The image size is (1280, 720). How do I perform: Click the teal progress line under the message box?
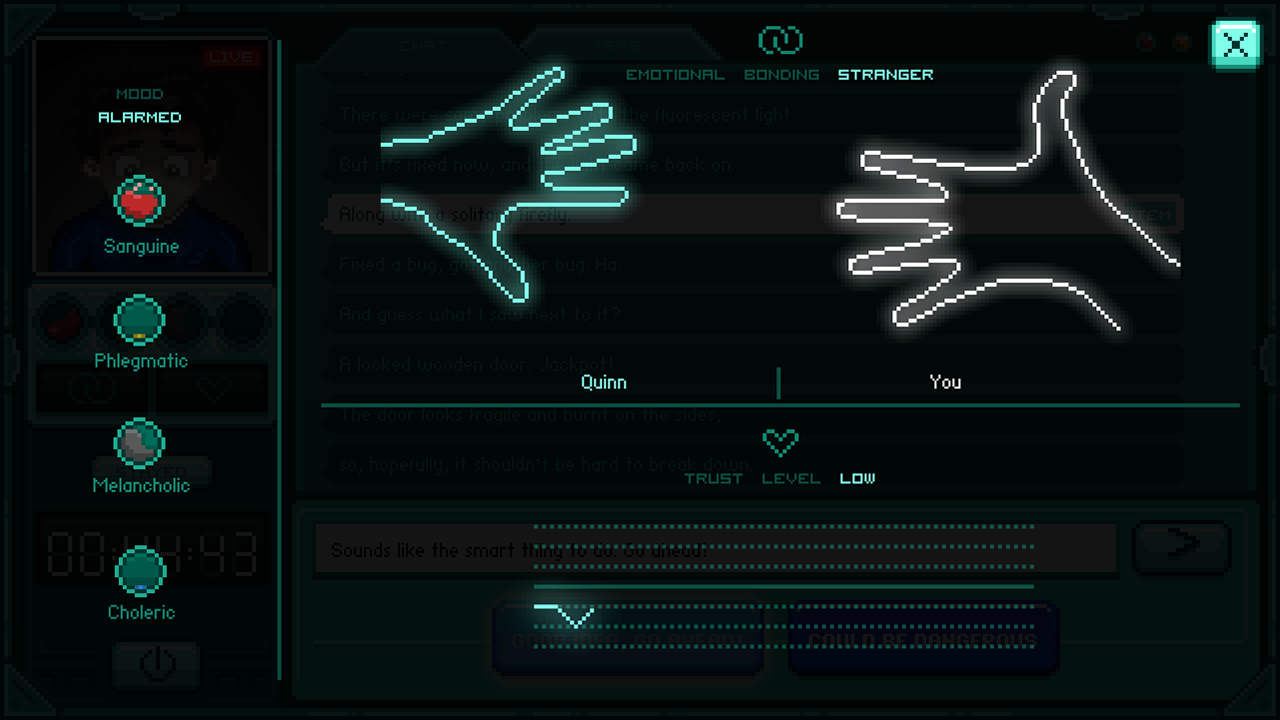(783, 585)
